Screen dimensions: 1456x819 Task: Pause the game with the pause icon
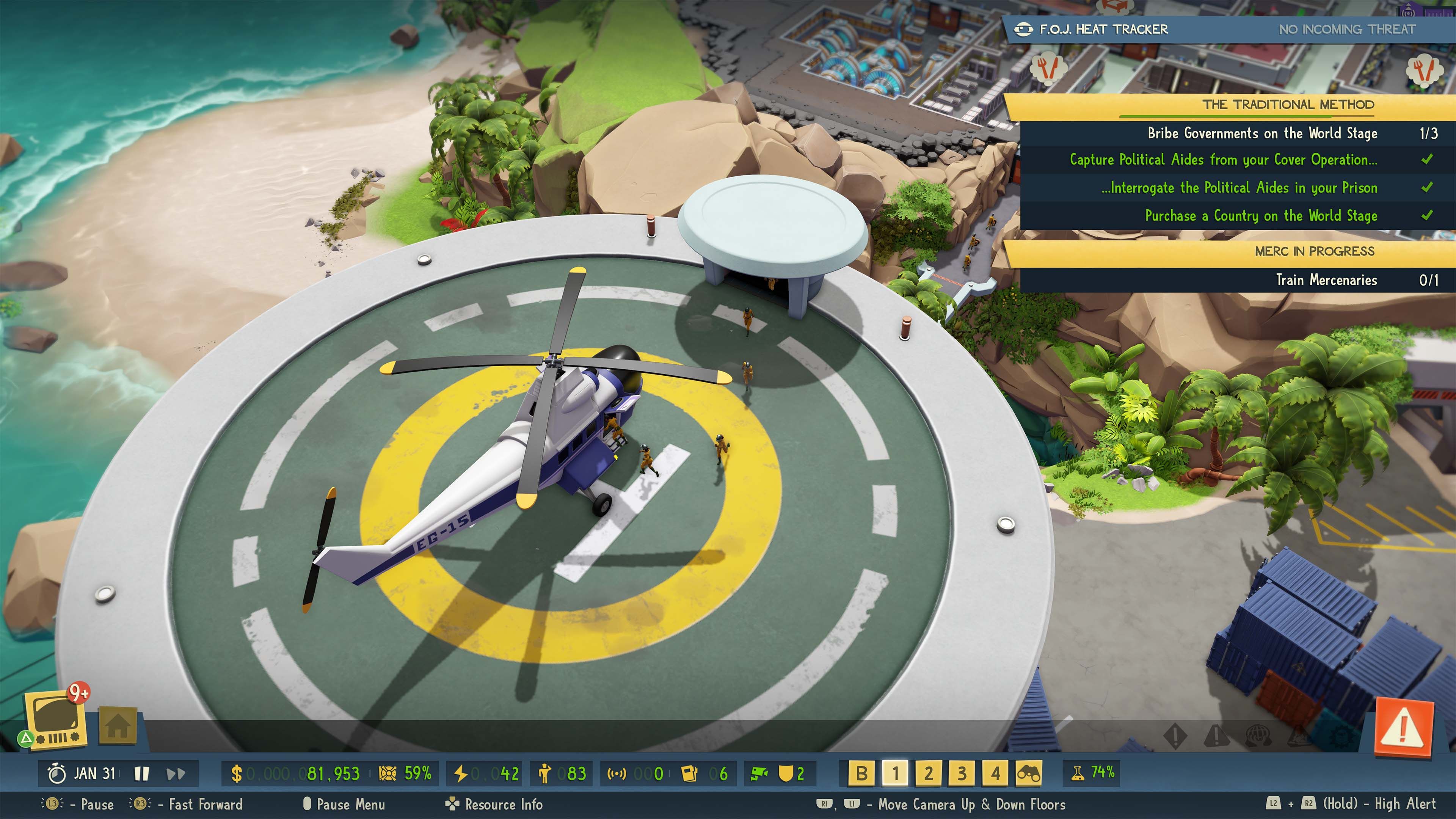141,773
